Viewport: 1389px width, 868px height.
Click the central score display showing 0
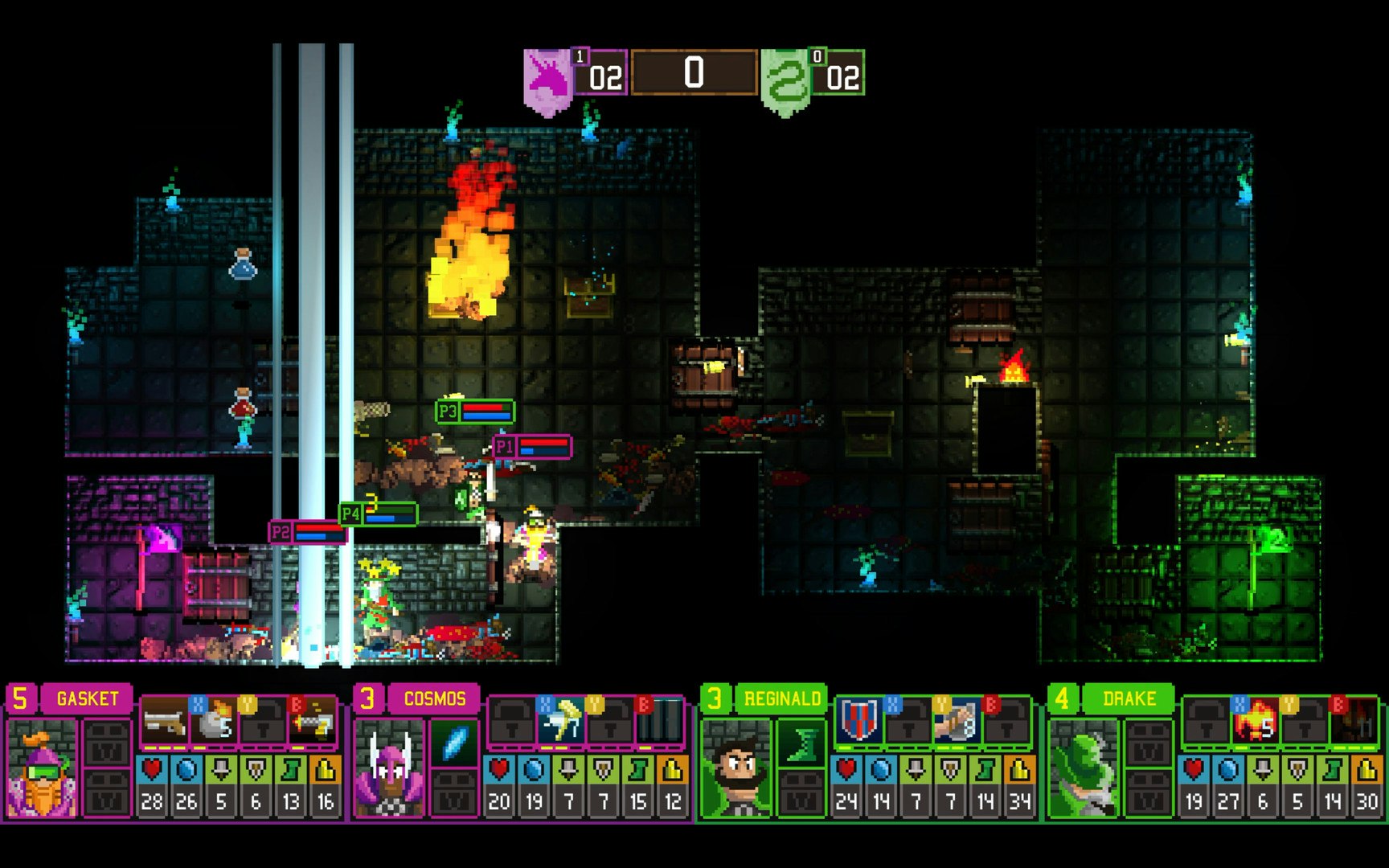tap(696, 71)
